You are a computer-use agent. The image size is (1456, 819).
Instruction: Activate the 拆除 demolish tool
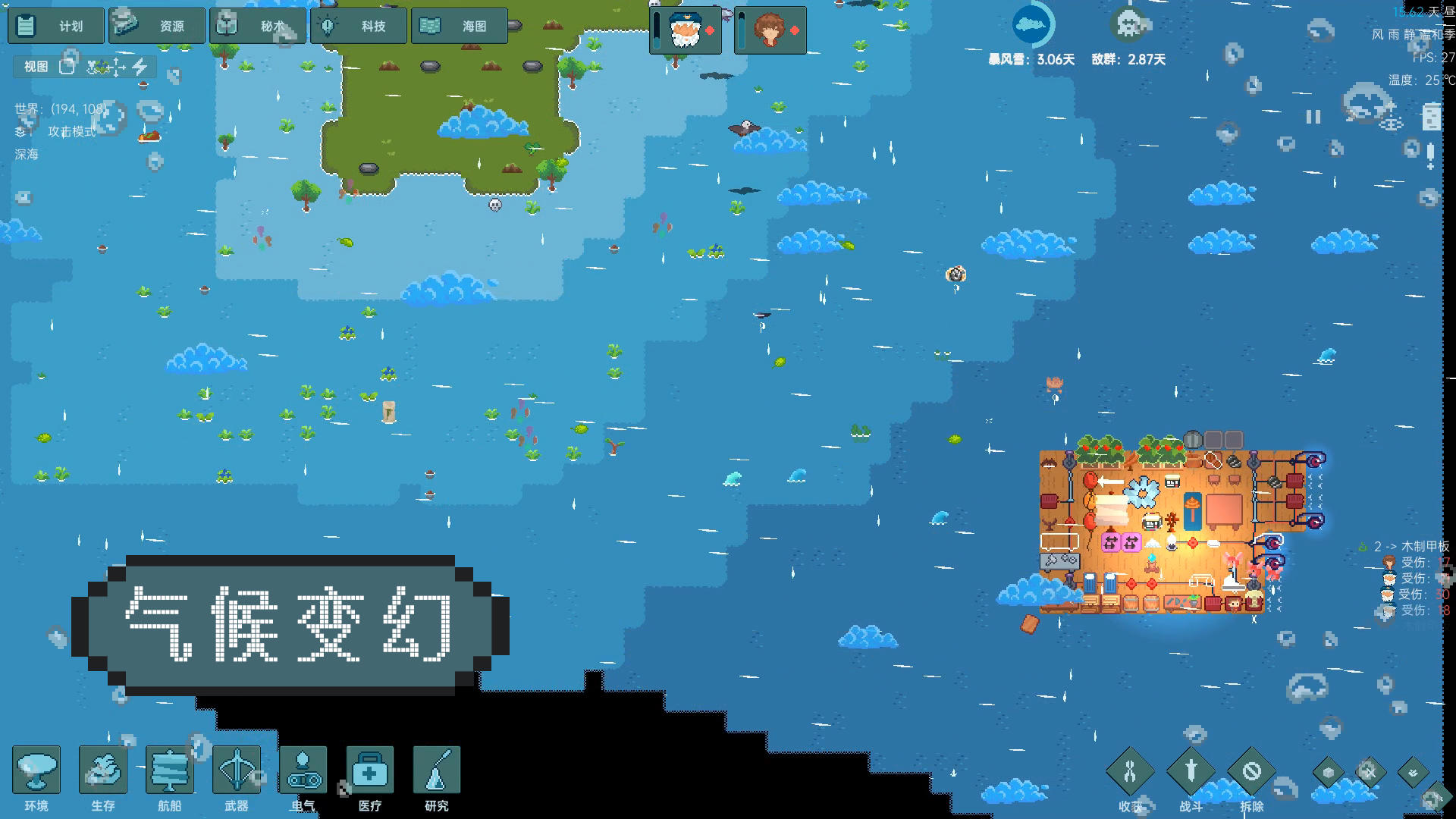point(1250,770)
